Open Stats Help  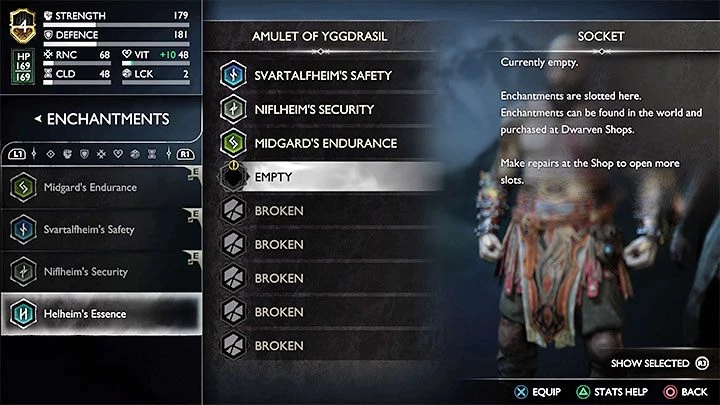603,391
